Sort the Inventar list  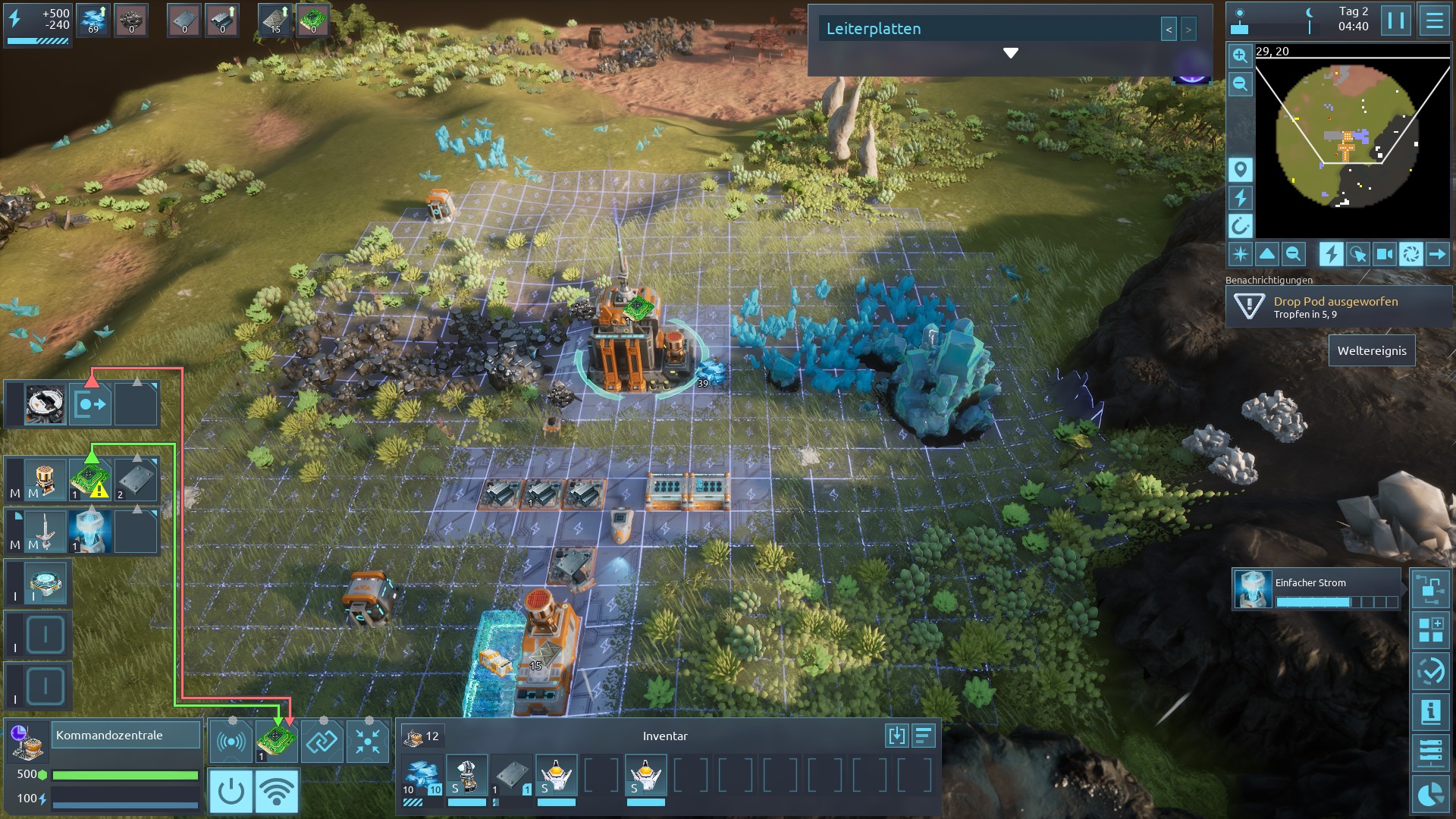pos(924,736)
